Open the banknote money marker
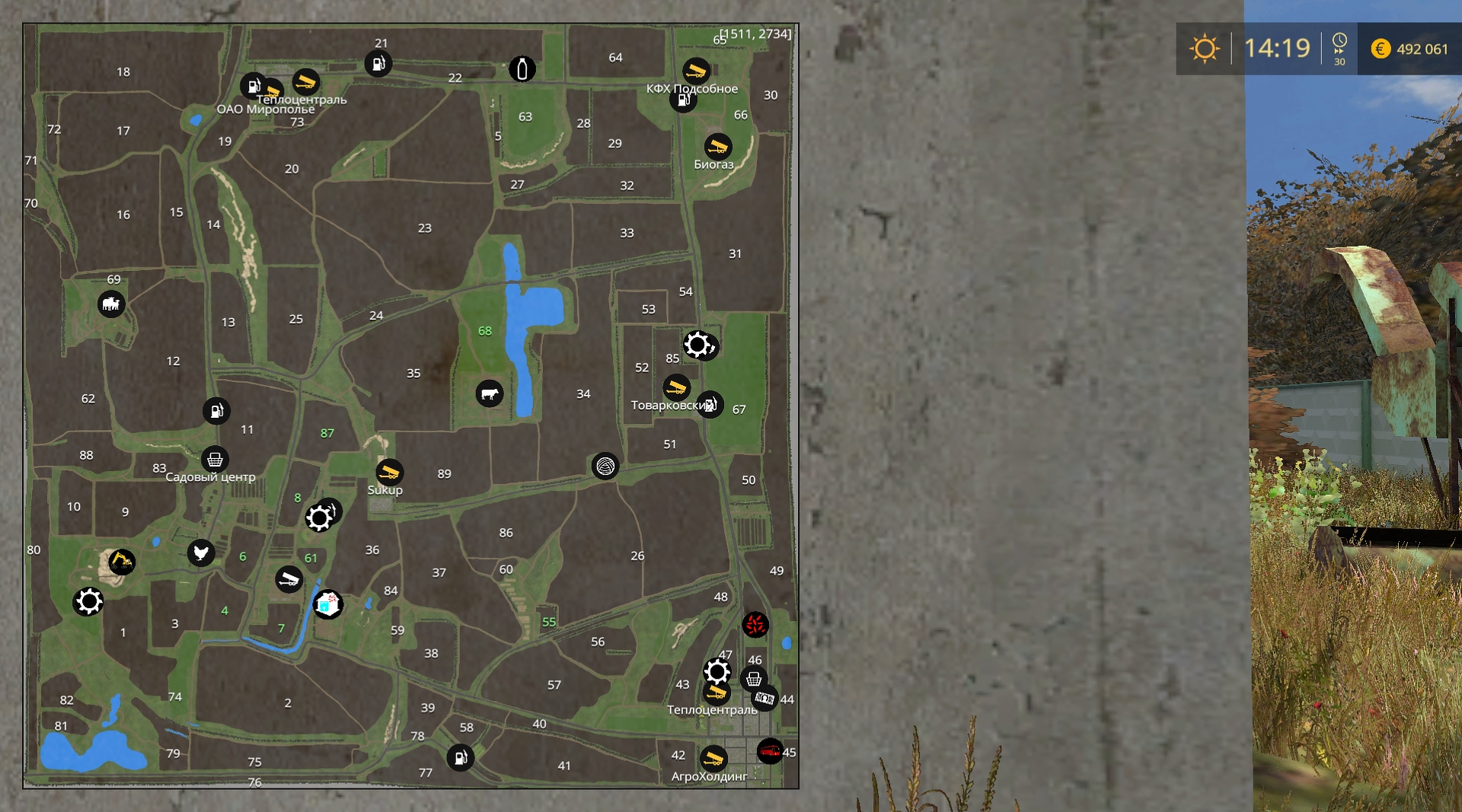 click(765, 698)
